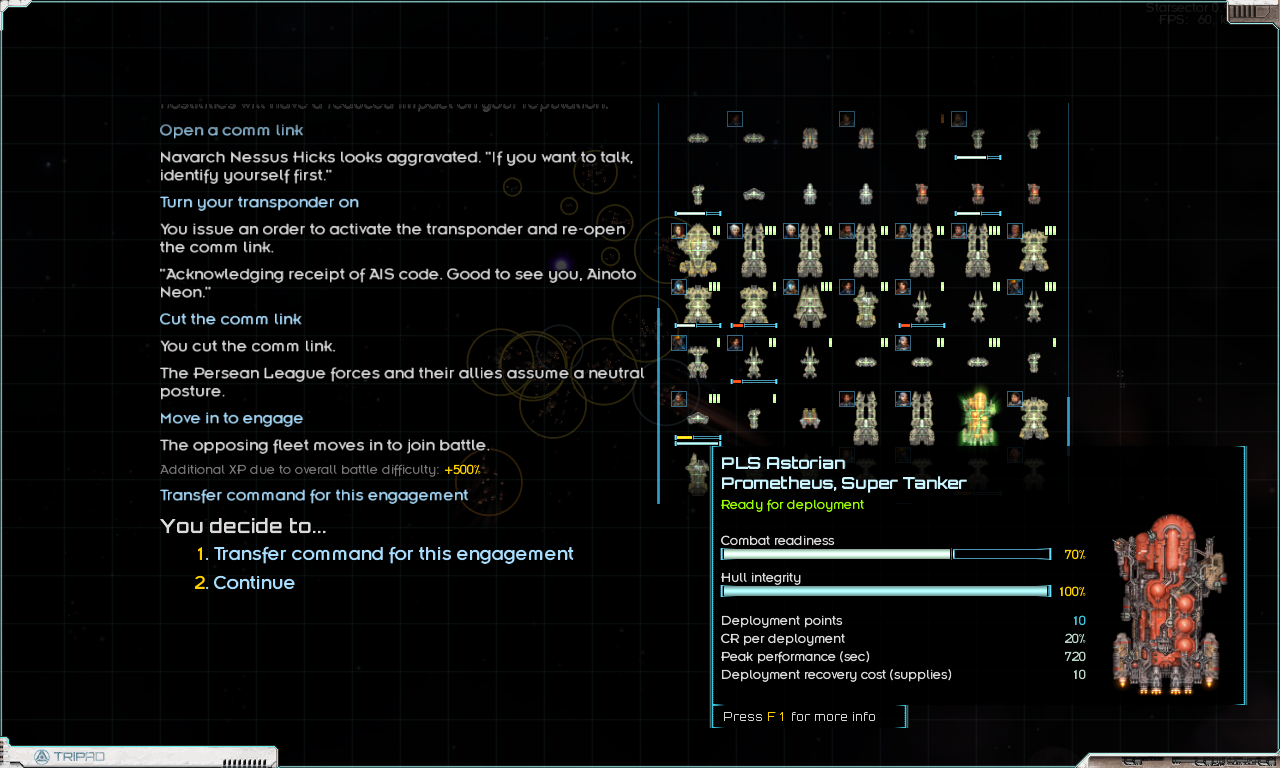Screen dimensions: 1280x768
Task: Choose option 2 Continue
Action: point(254,582)
